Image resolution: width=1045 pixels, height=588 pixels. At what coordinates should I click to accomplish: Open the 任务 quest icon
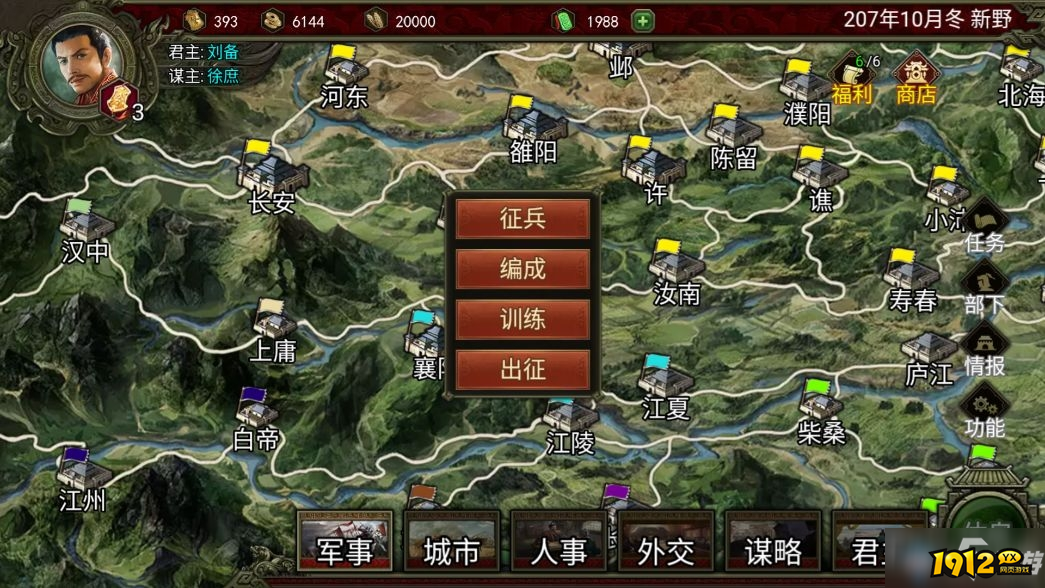pyautogui.click(x=984, y=227)
